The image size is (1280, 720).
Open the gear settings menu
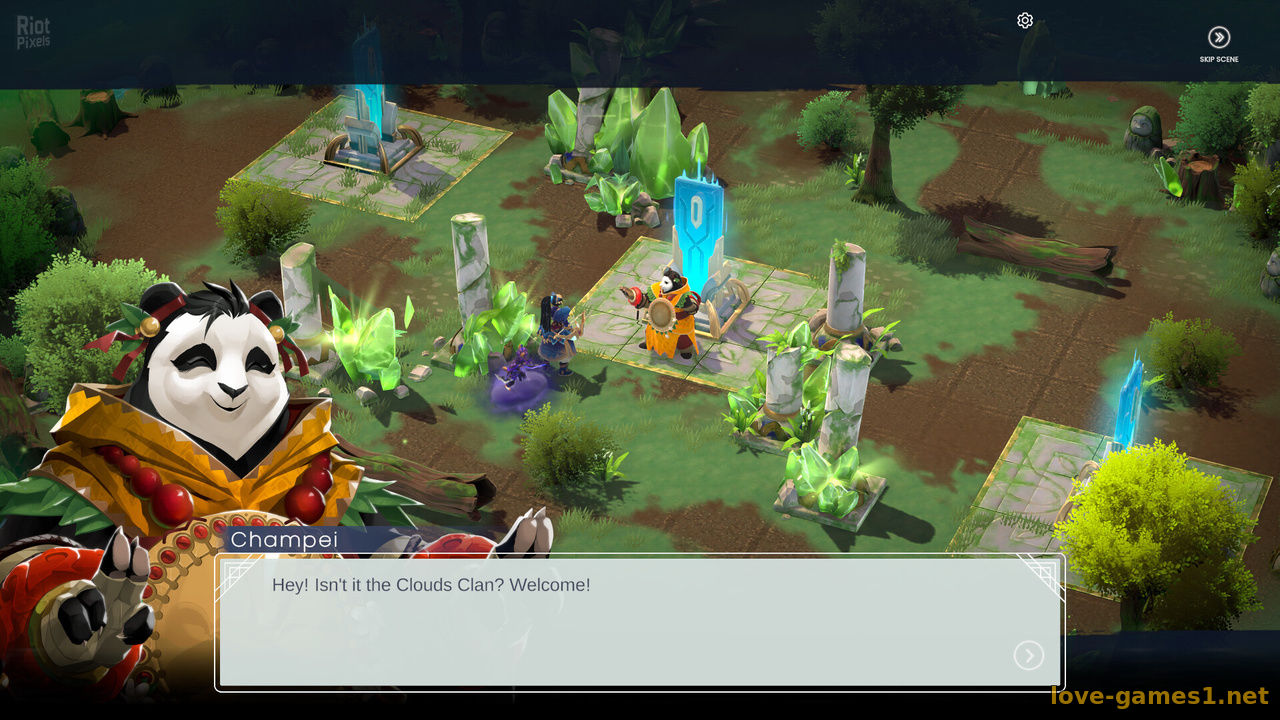pyautogui.click(x=1025, y=21)
